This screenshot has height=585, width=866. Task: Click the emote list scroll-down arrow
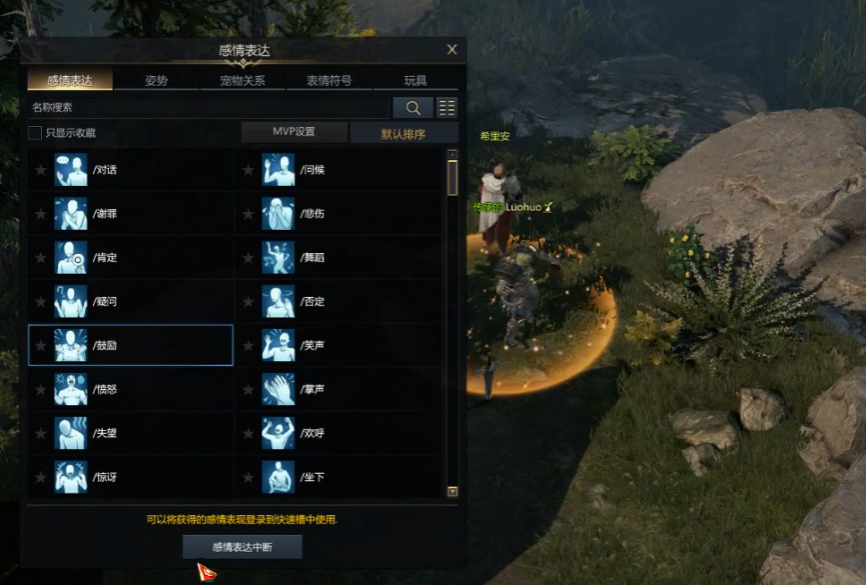click(452, 491)
